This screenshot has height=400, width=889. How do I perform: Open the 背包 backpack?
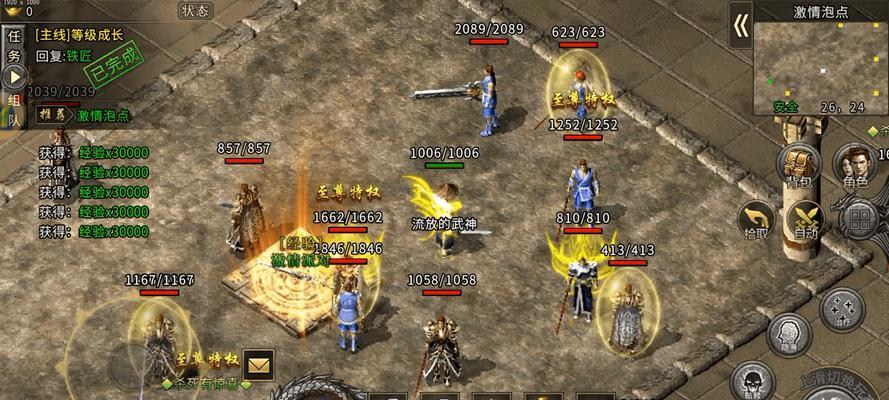pyautogui.click(x=798, y=165)
